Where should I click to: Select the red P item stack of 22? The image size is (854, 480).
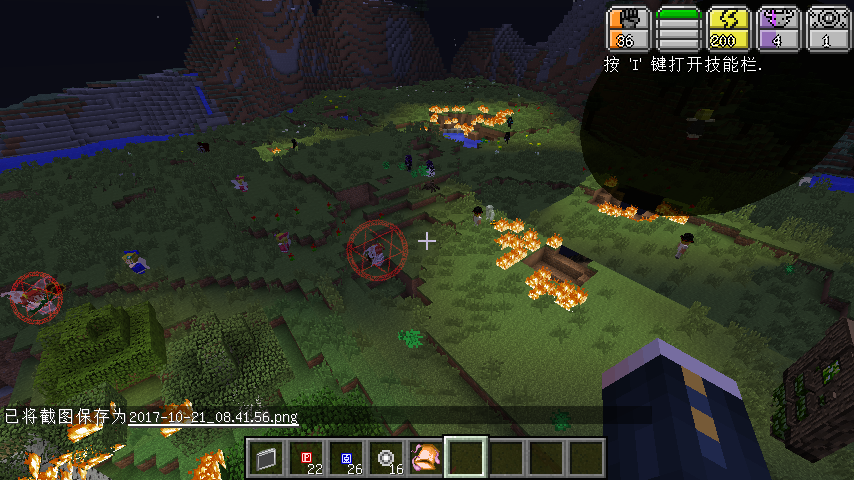pyautogui.click(x=306, y=458)
